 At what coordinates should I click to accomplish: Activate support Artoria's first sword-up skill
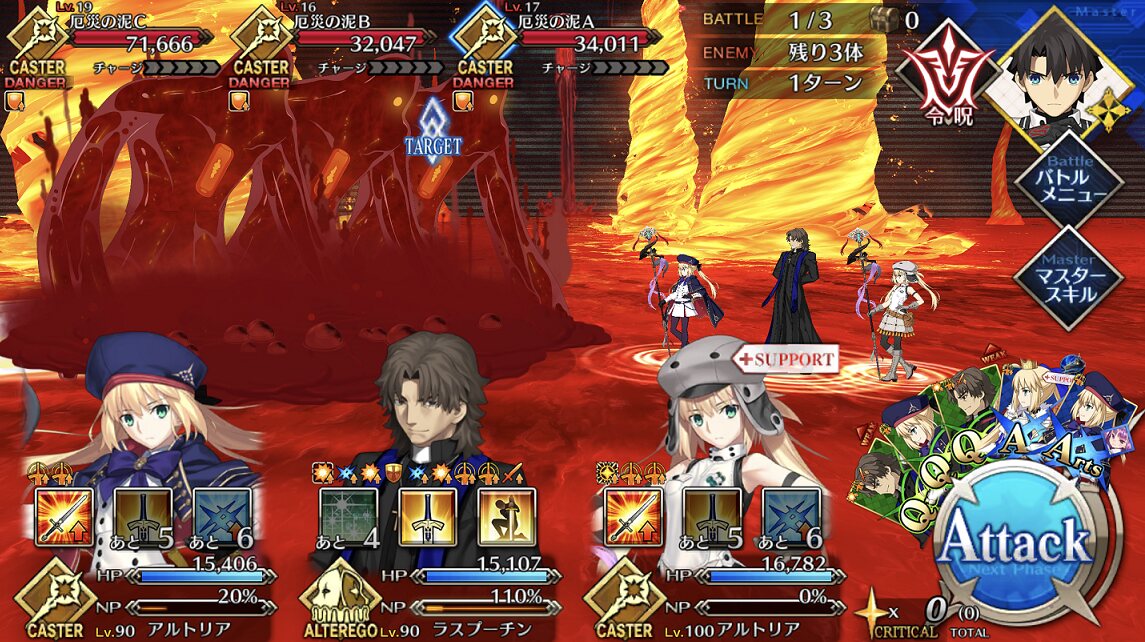(x=633, y=517)
